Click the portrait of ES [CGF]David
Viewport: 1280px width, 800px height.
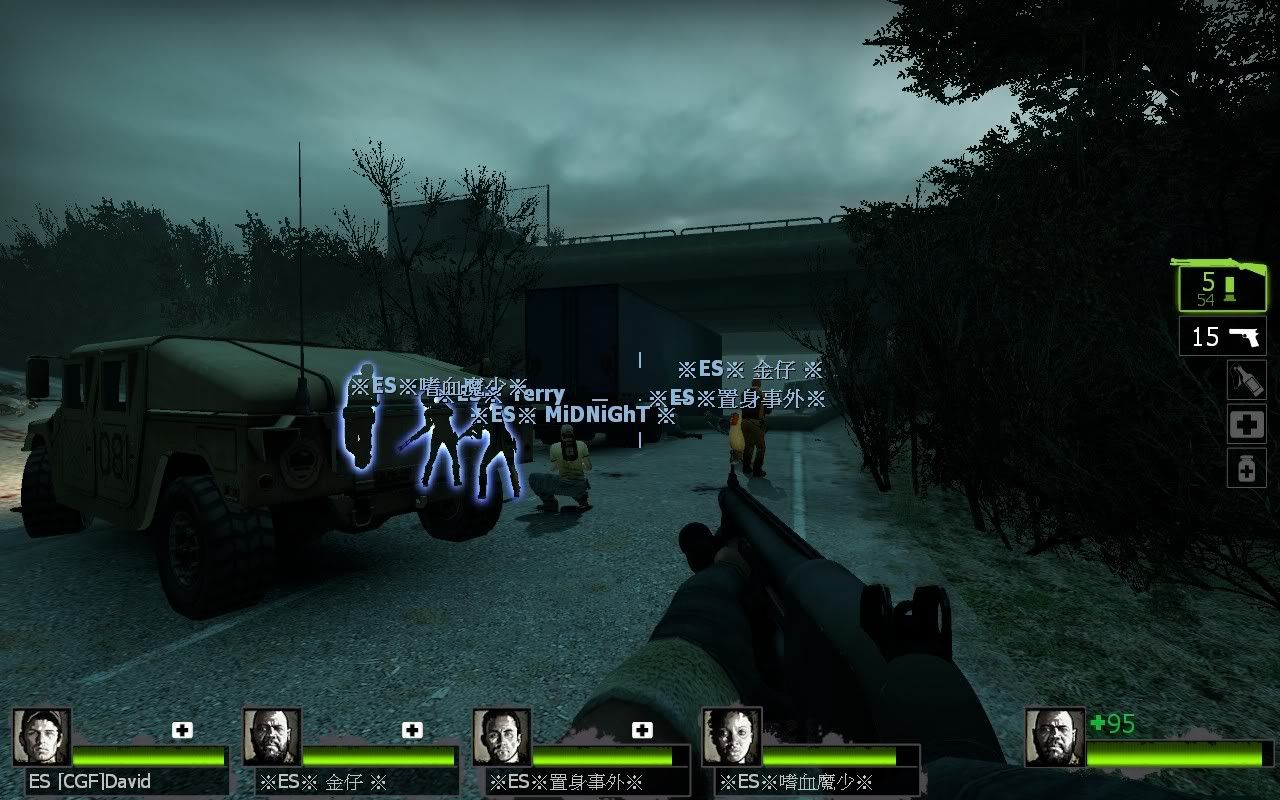coord(42,738)
